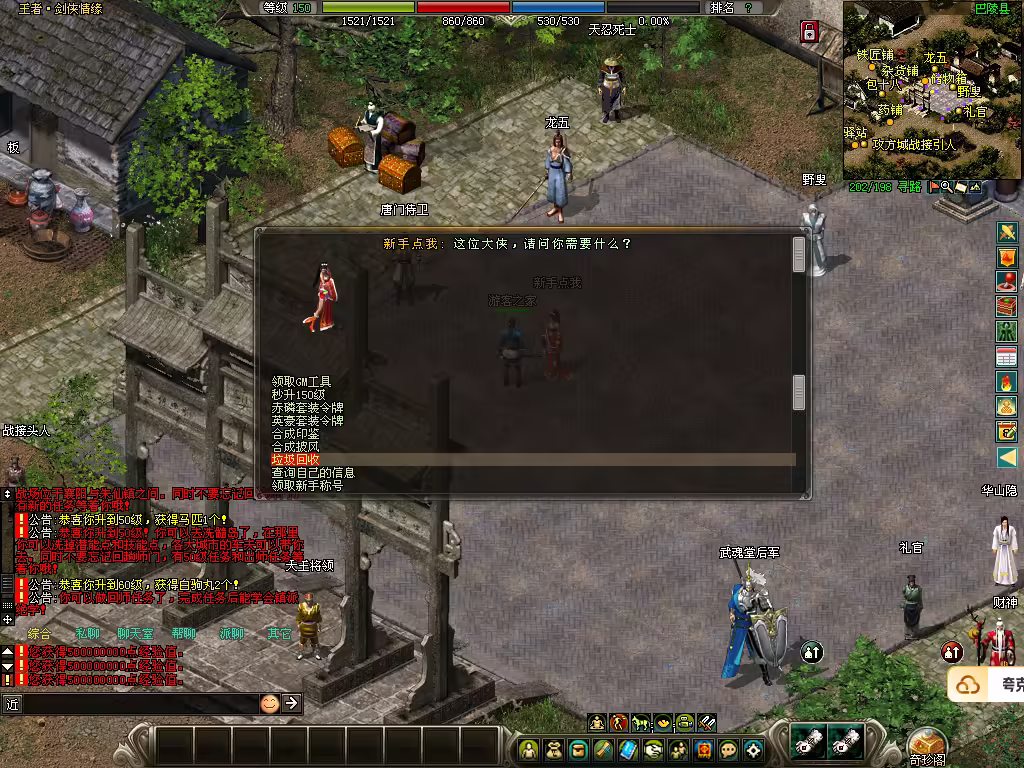
Task: Select the 领取新手称号 option
Action: (x=307, y=486)
